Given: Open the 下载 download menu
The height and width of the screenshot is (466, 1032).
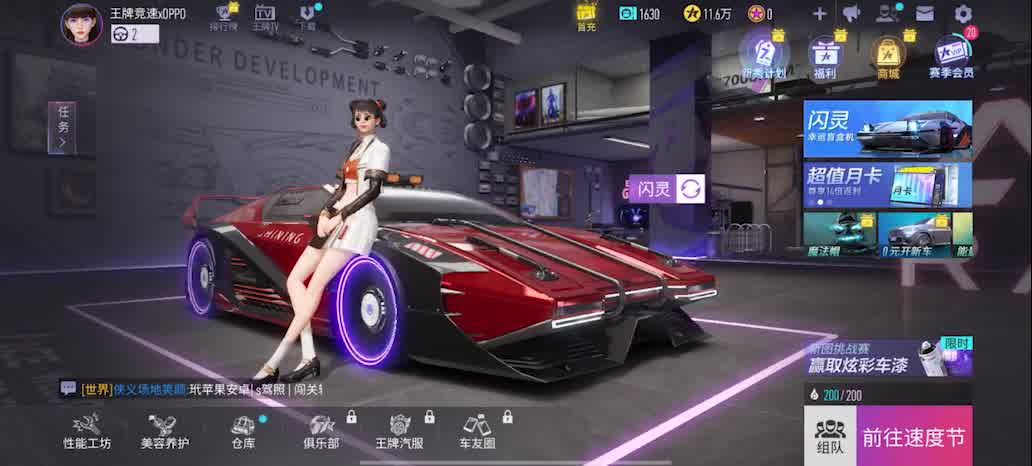Looking at the screenshot, I should (308, 17).
